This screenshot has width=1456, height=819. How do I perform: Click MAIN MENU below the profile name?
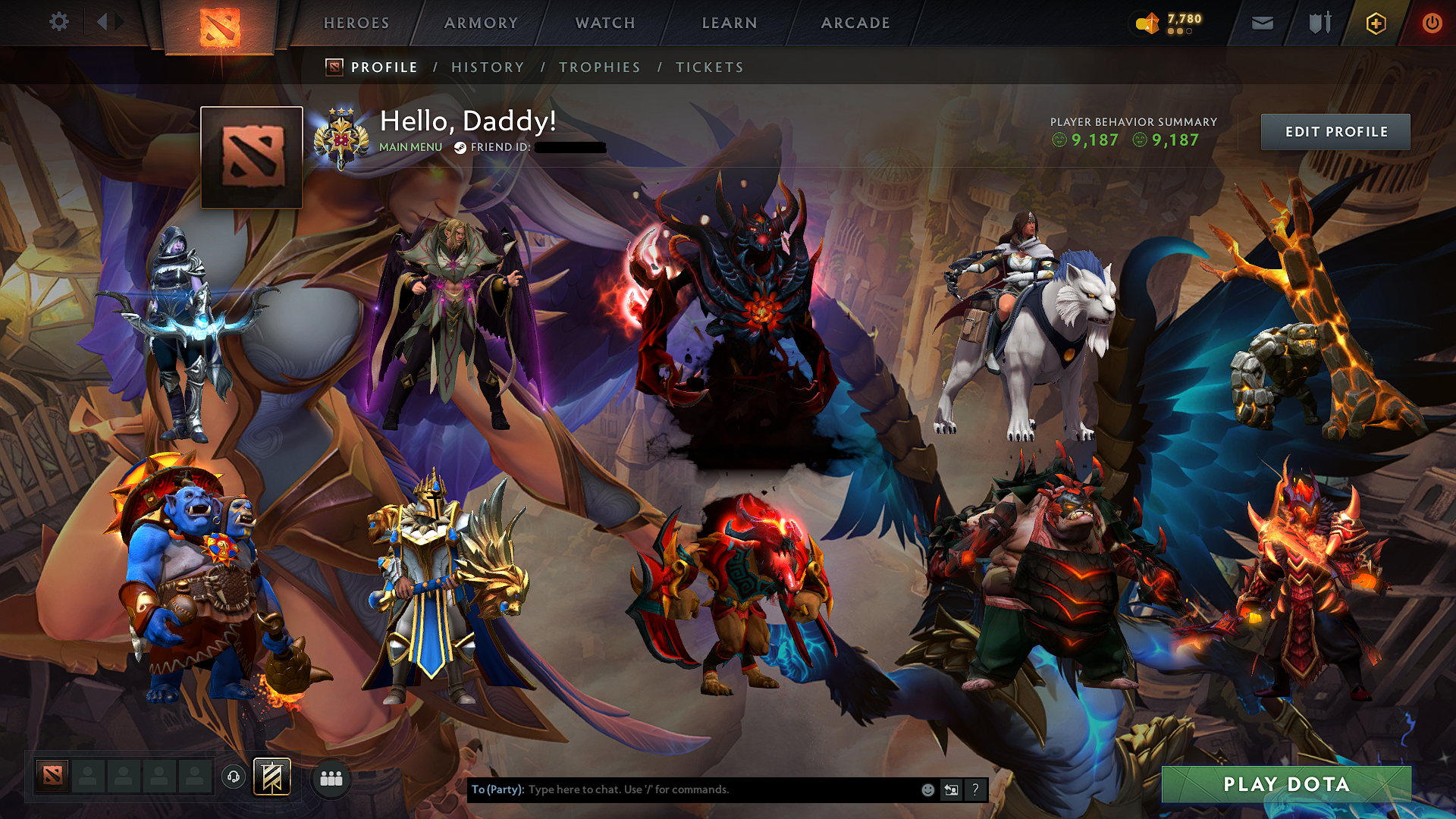(x=409, y=148)
